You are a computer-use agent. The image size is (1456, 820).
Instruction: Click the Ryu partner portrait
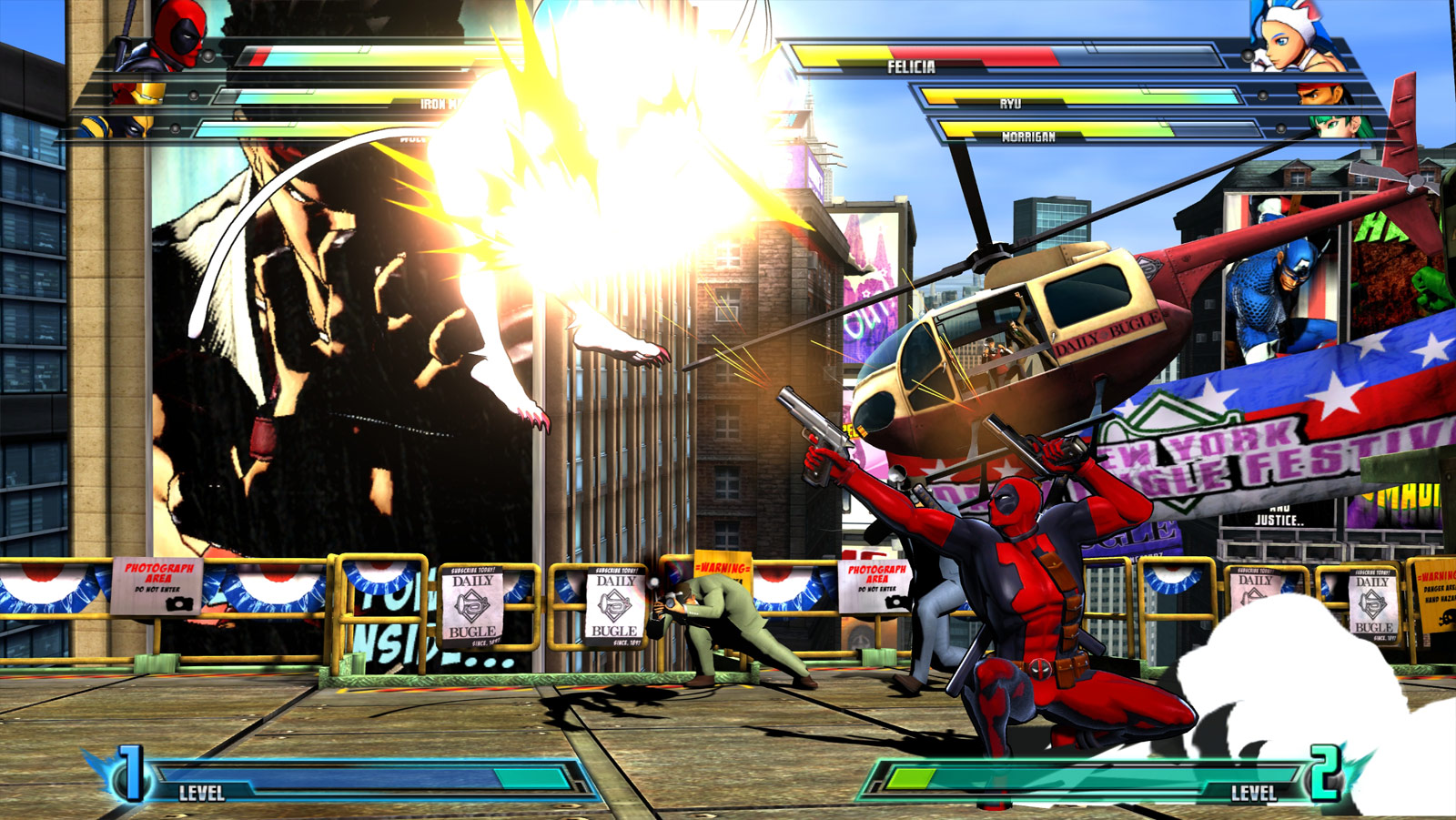coord(1322,93)
